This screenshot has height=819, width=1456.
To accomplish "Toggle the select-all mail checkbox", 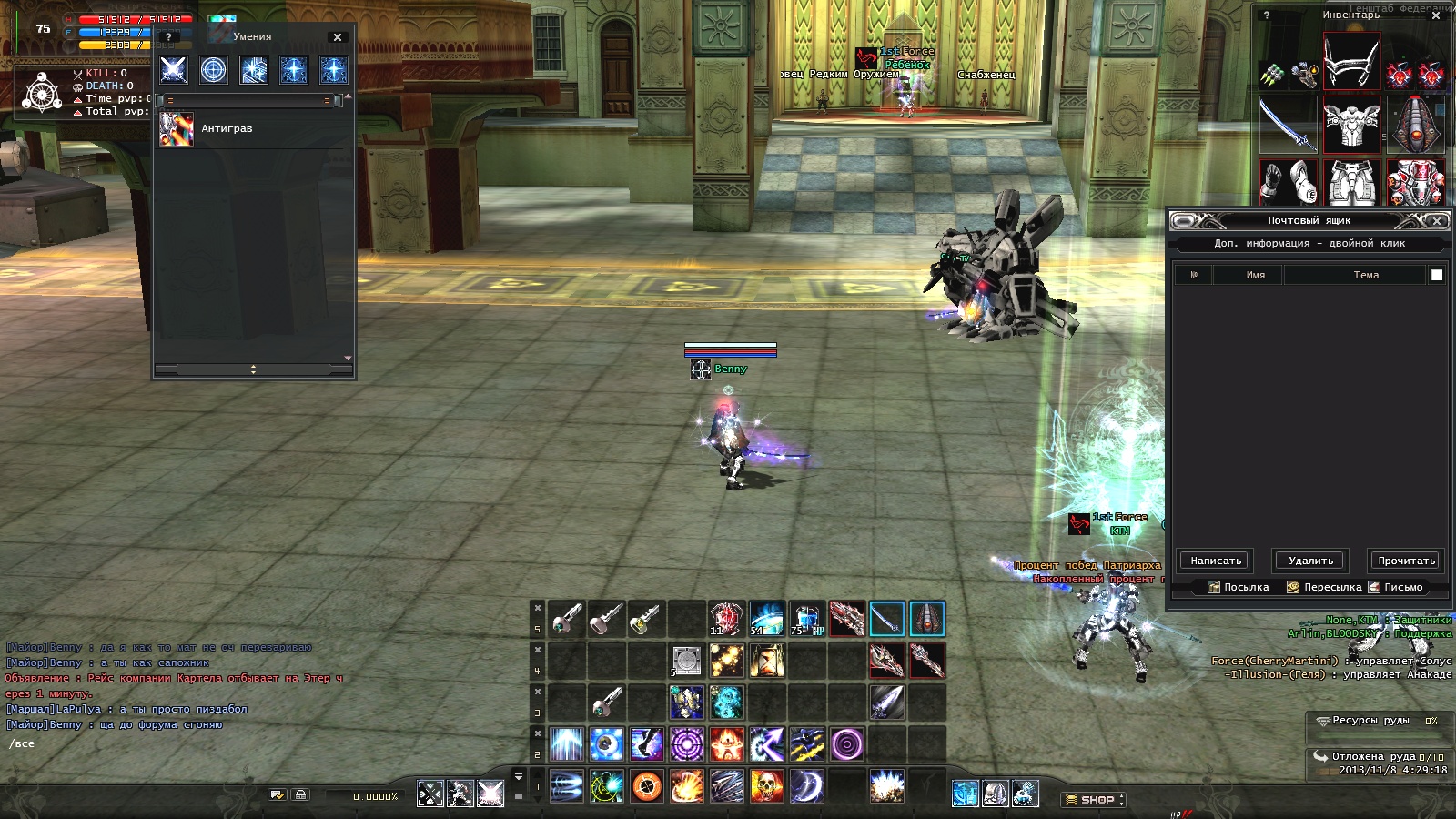I will [x=1437, y=275].
